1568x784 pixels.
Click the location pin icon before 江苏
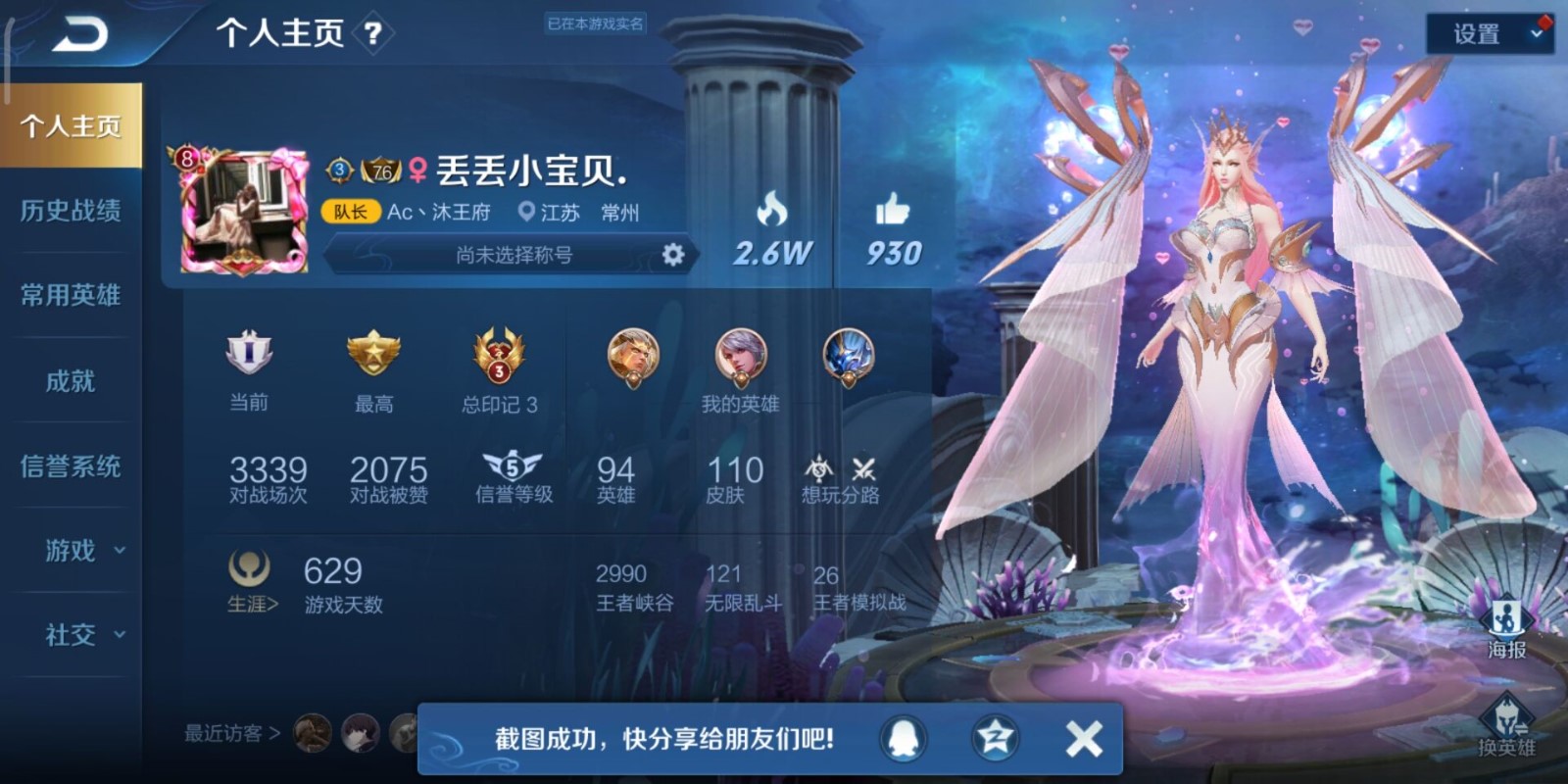pos(525,212)
